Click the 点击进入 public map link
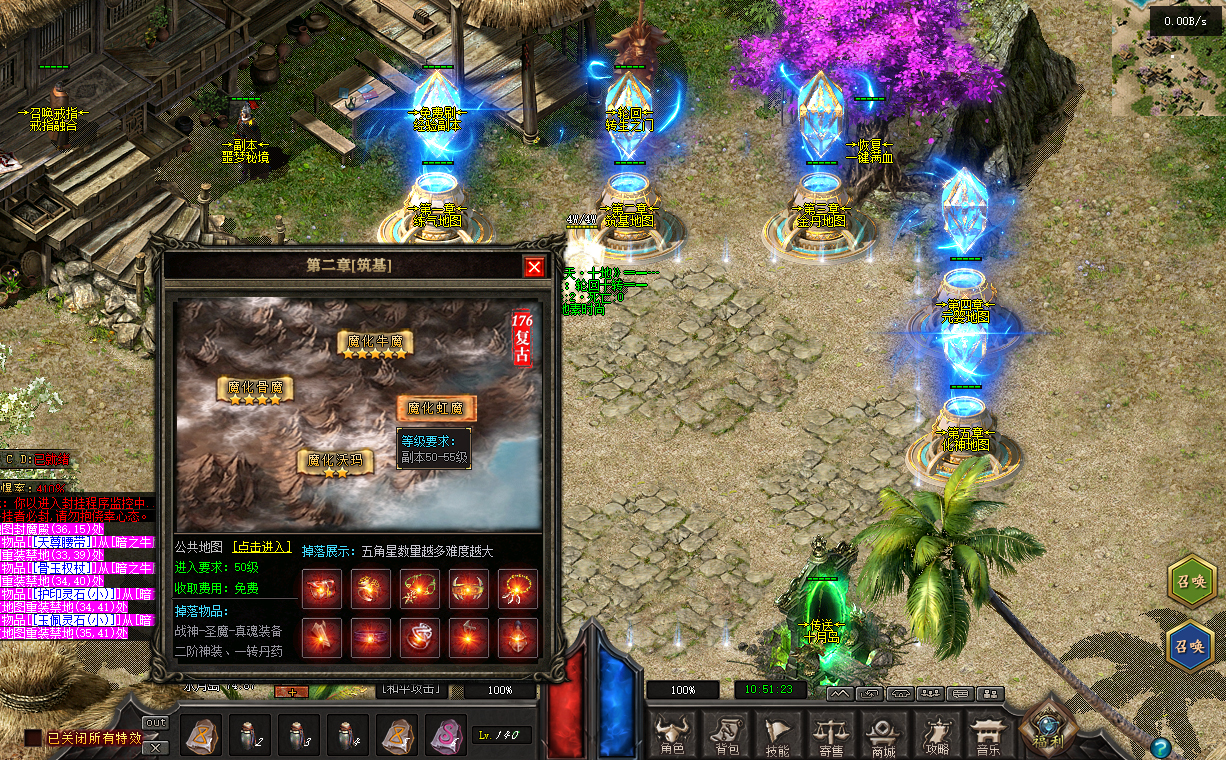The image size is (1226, 760). pos(262,547)
